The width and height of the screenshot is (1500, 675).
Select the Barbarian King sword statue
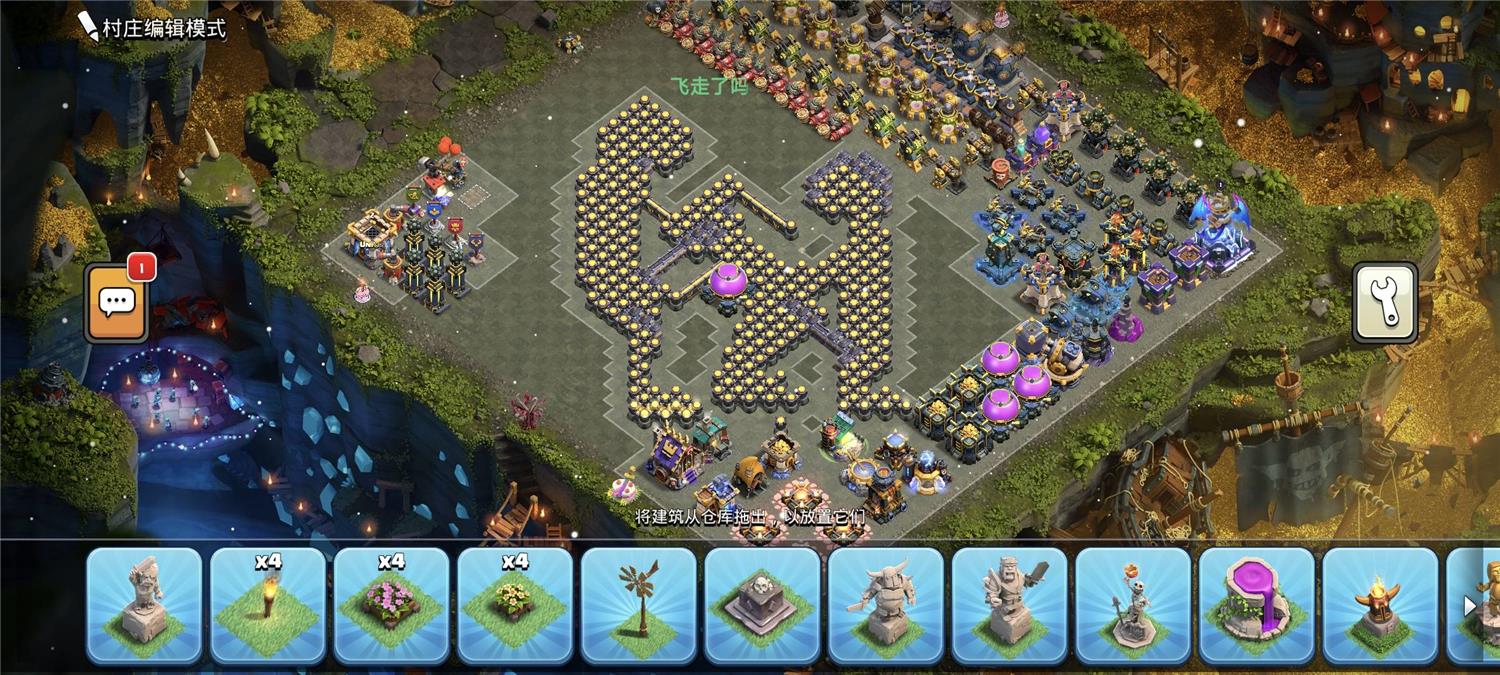tap(1010, 605)
